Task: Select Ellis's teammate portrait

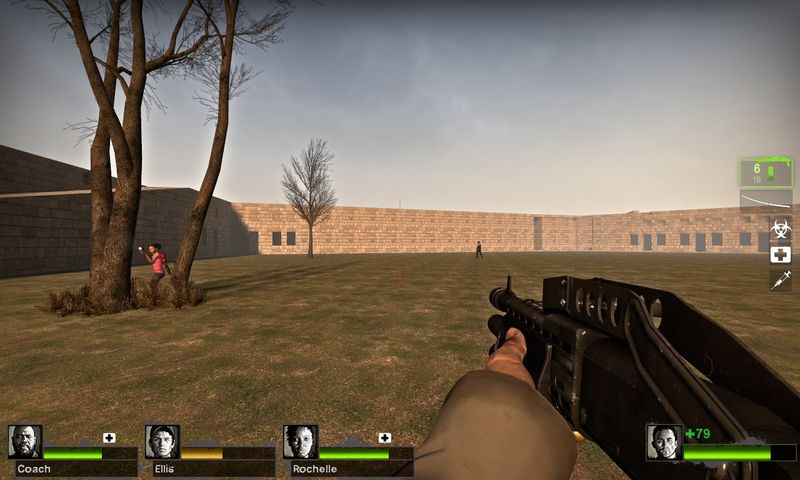Action: [x=162, y=442]
